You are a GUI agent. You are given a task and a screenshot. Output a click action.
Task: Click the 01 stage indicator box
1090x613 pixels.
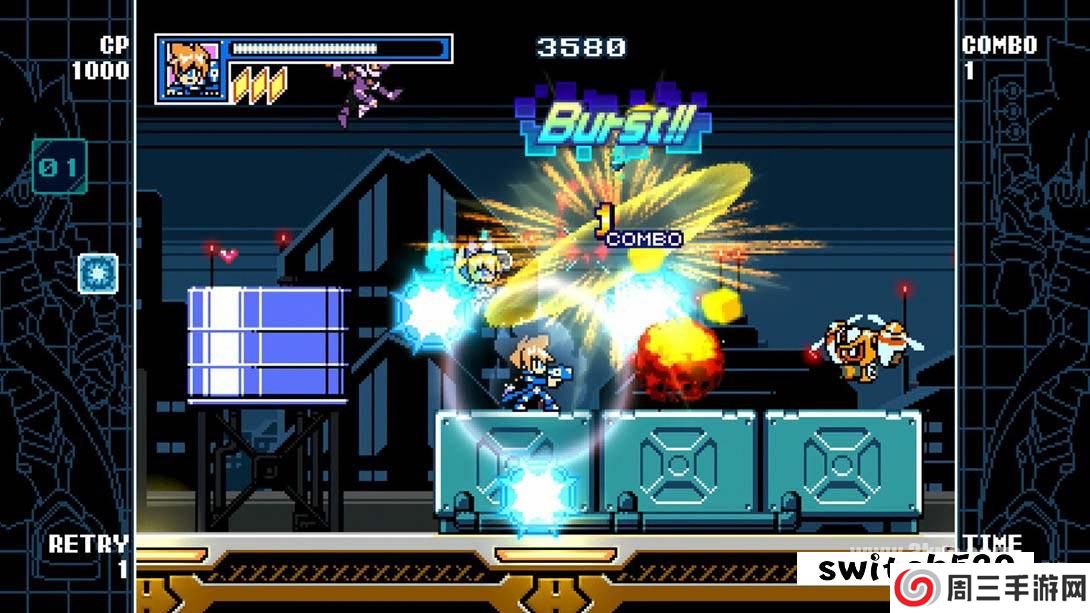point(58,167)
